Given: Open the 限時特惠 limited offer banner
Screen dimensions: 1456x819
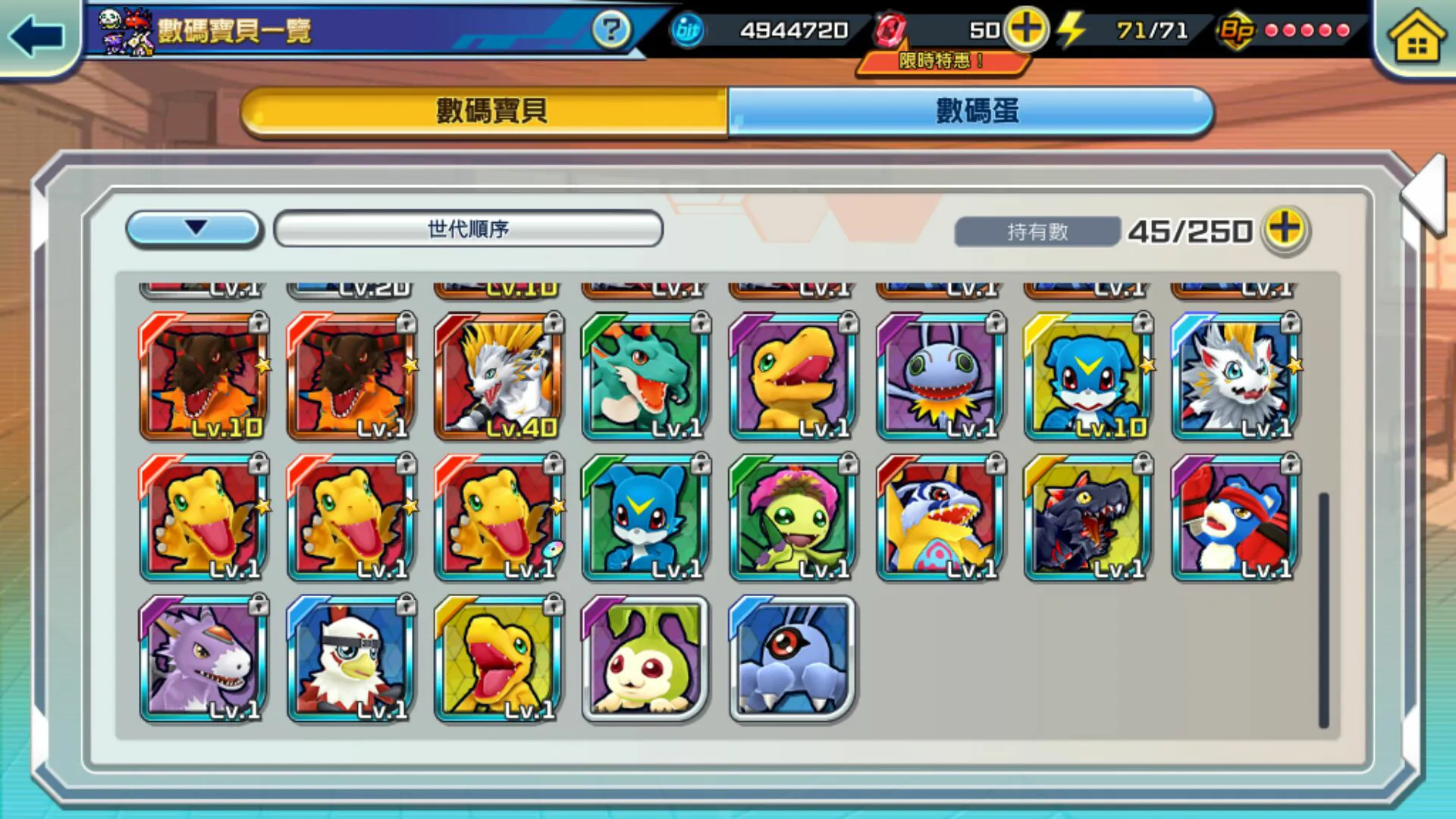Looking at the screenshot, I should (x=940, y=61).
